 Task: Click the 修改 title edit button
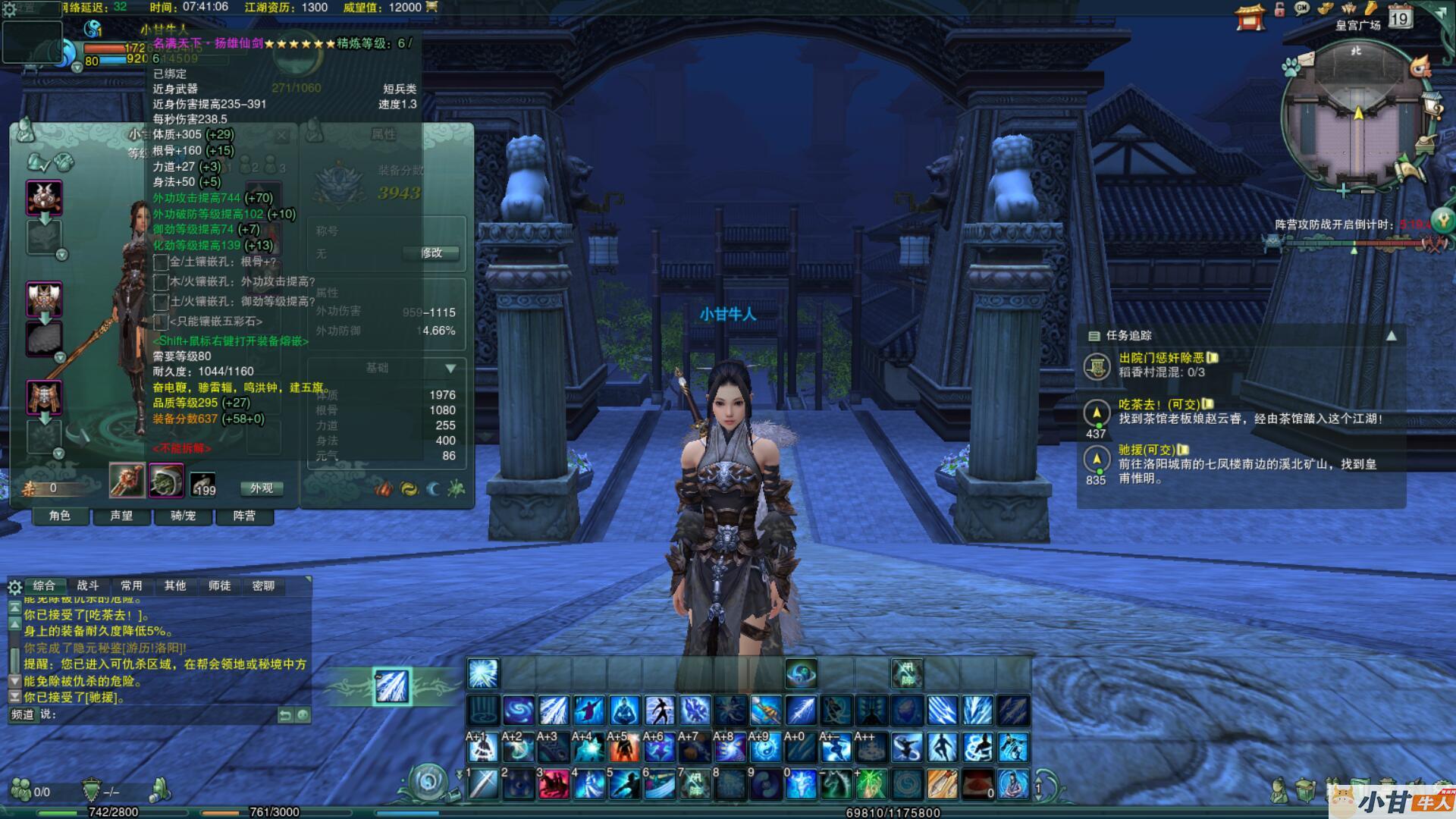pyautogui.click(x=431, y=253)
